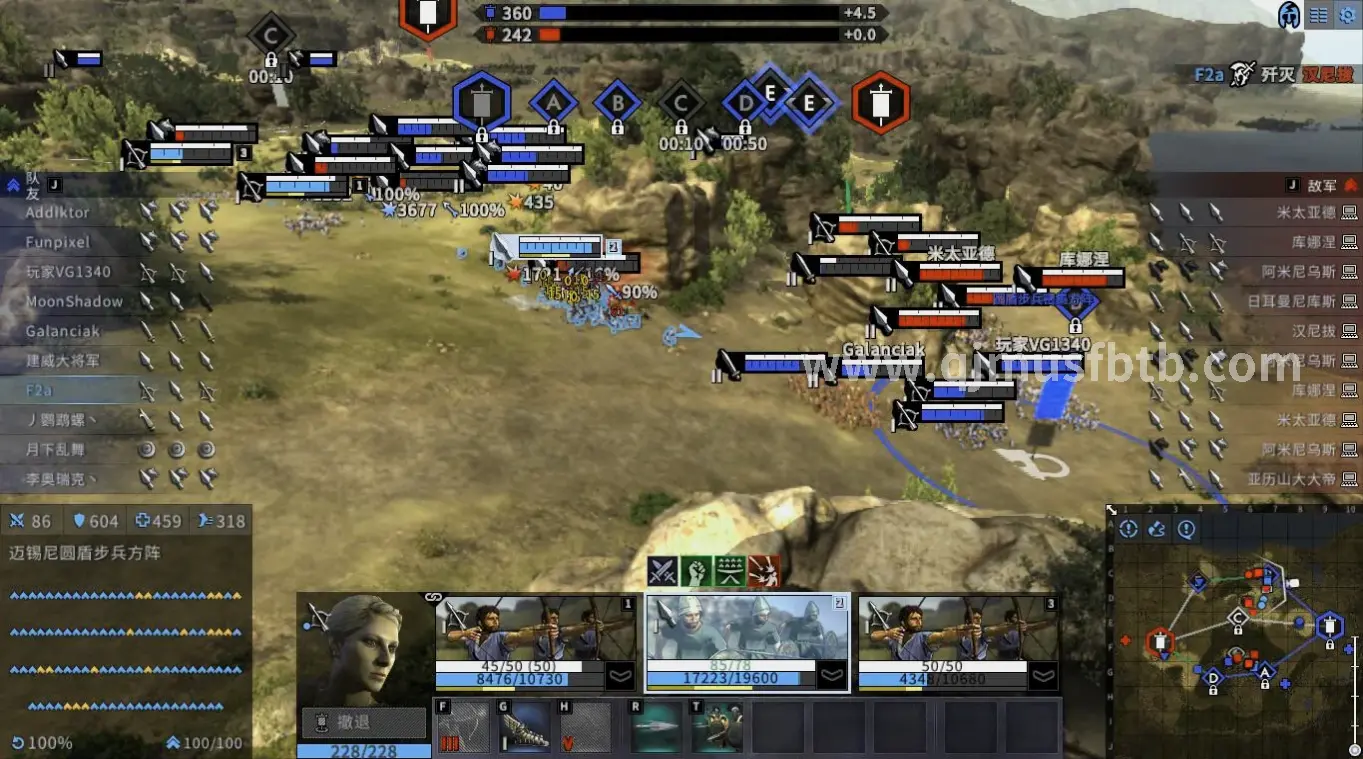Activate the G key spiked ability
Screen dimensions: 1363x759
(x=524, y=727)
